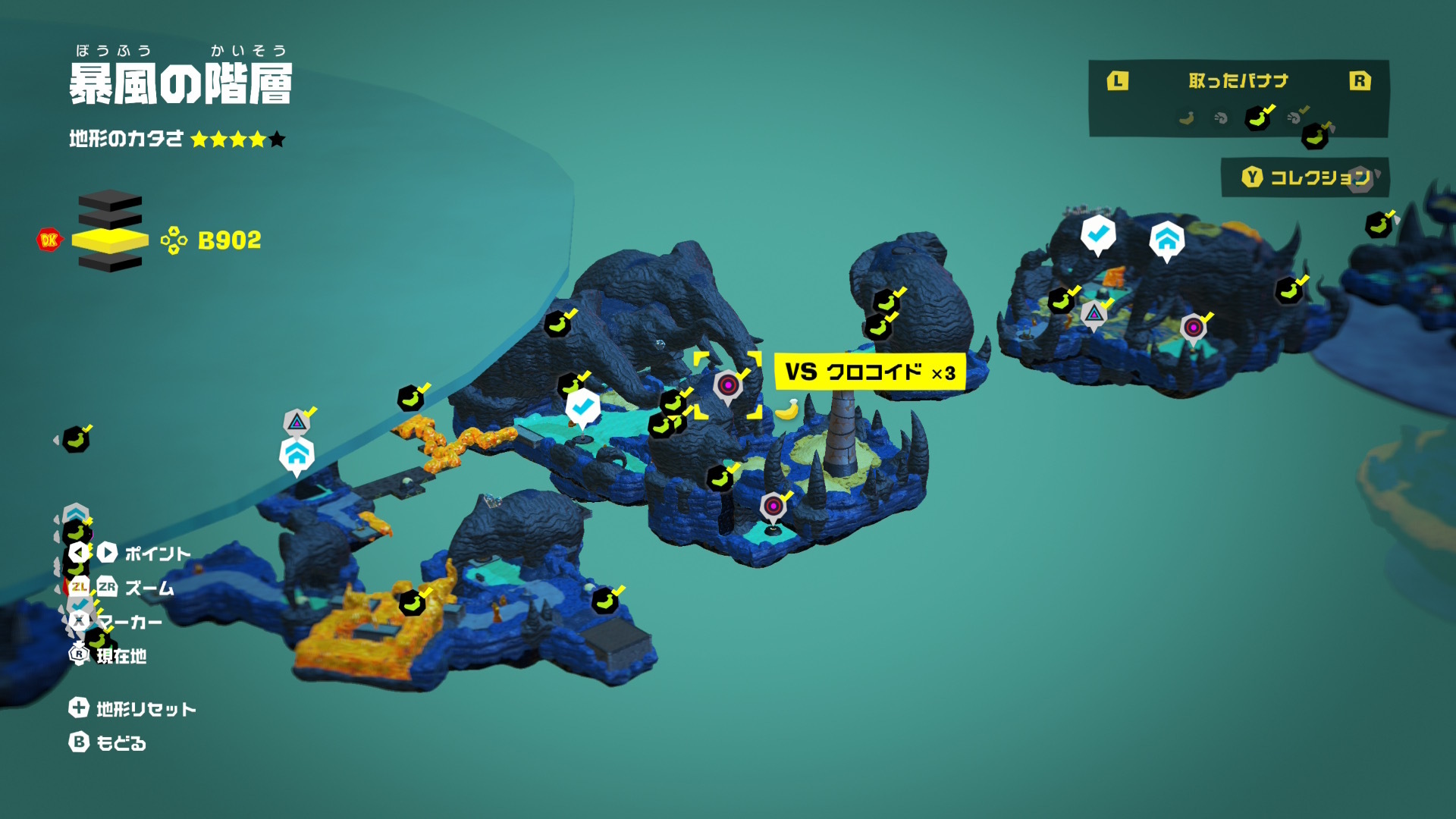The height and width of the screenshot is (819, 1456).
Task: Go back with the もどる option
Action: [108, 743]
